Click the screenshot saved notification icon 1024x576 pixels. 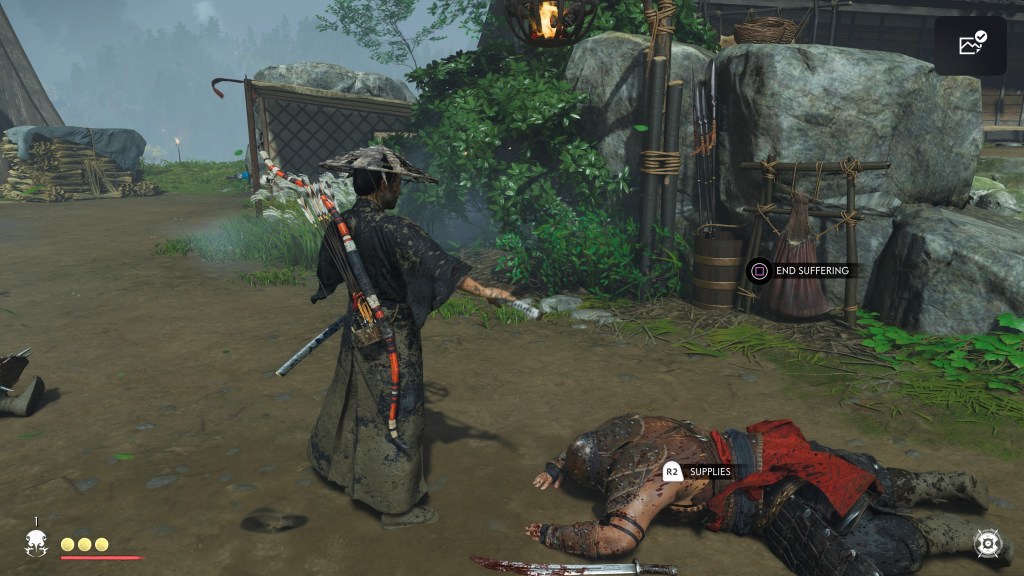pyautogui.click(x=971, y=45)
